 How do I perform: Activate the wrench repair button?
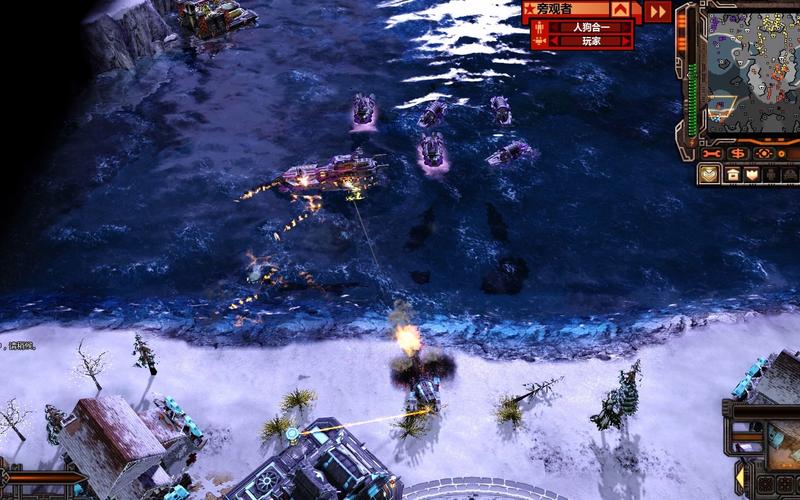coord(712,154)
